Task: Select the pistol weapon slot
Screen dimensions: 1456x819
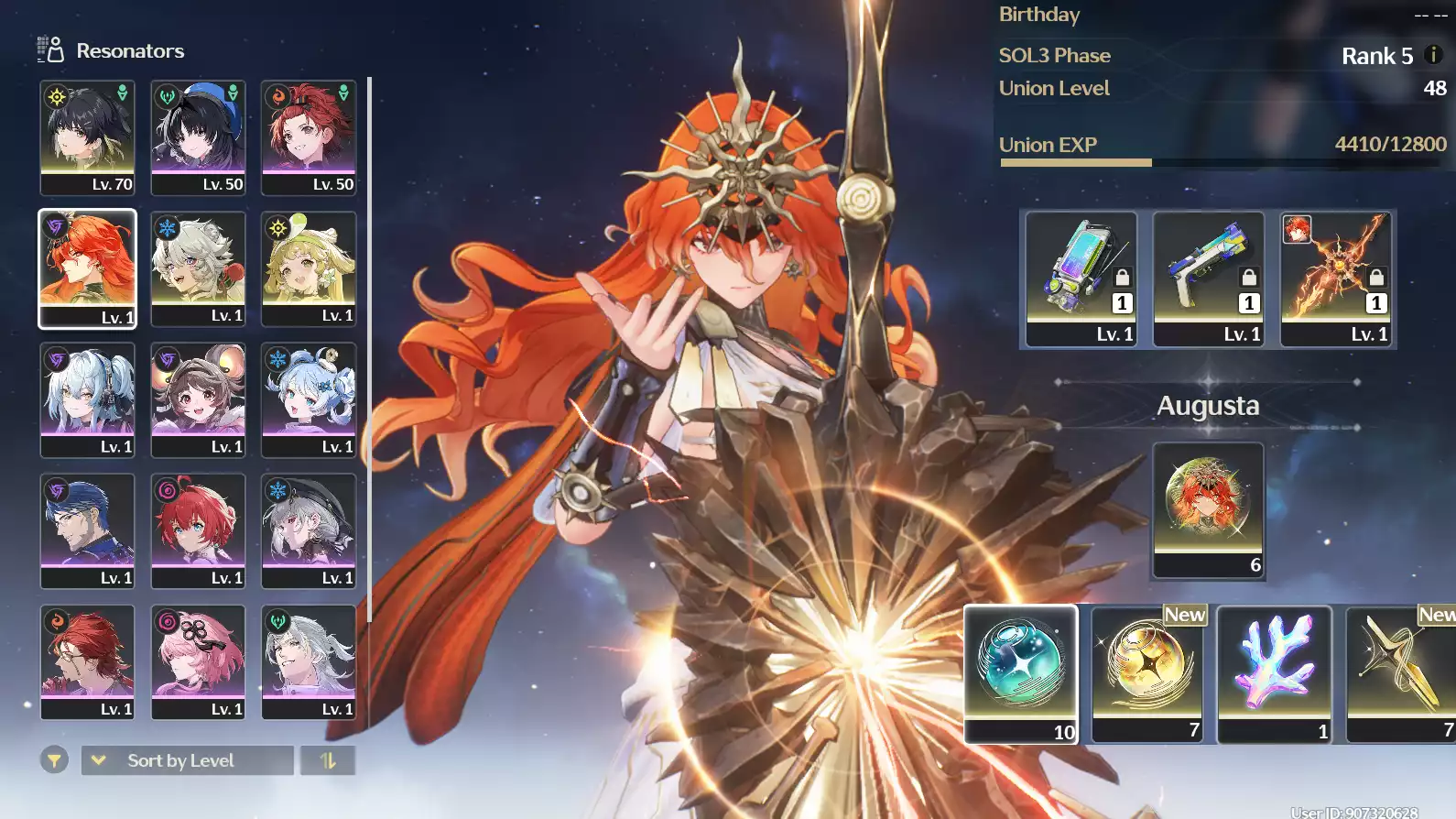Action: click(x=1208, y=278)
